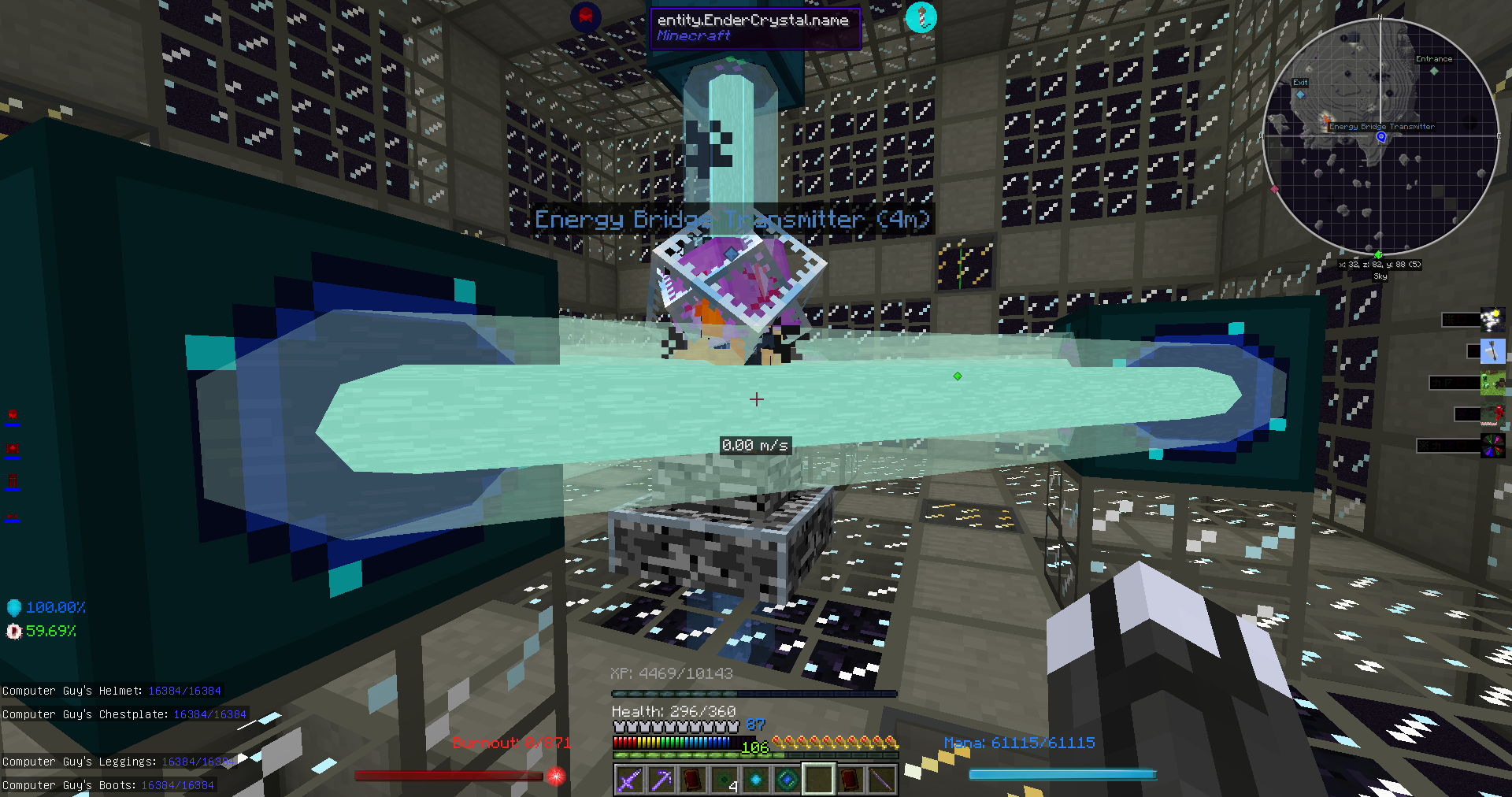The height and width of the screenshot is (797, 1512).
Task: Select the purple pickaxe in the hotbar
Action: (661, 780)
